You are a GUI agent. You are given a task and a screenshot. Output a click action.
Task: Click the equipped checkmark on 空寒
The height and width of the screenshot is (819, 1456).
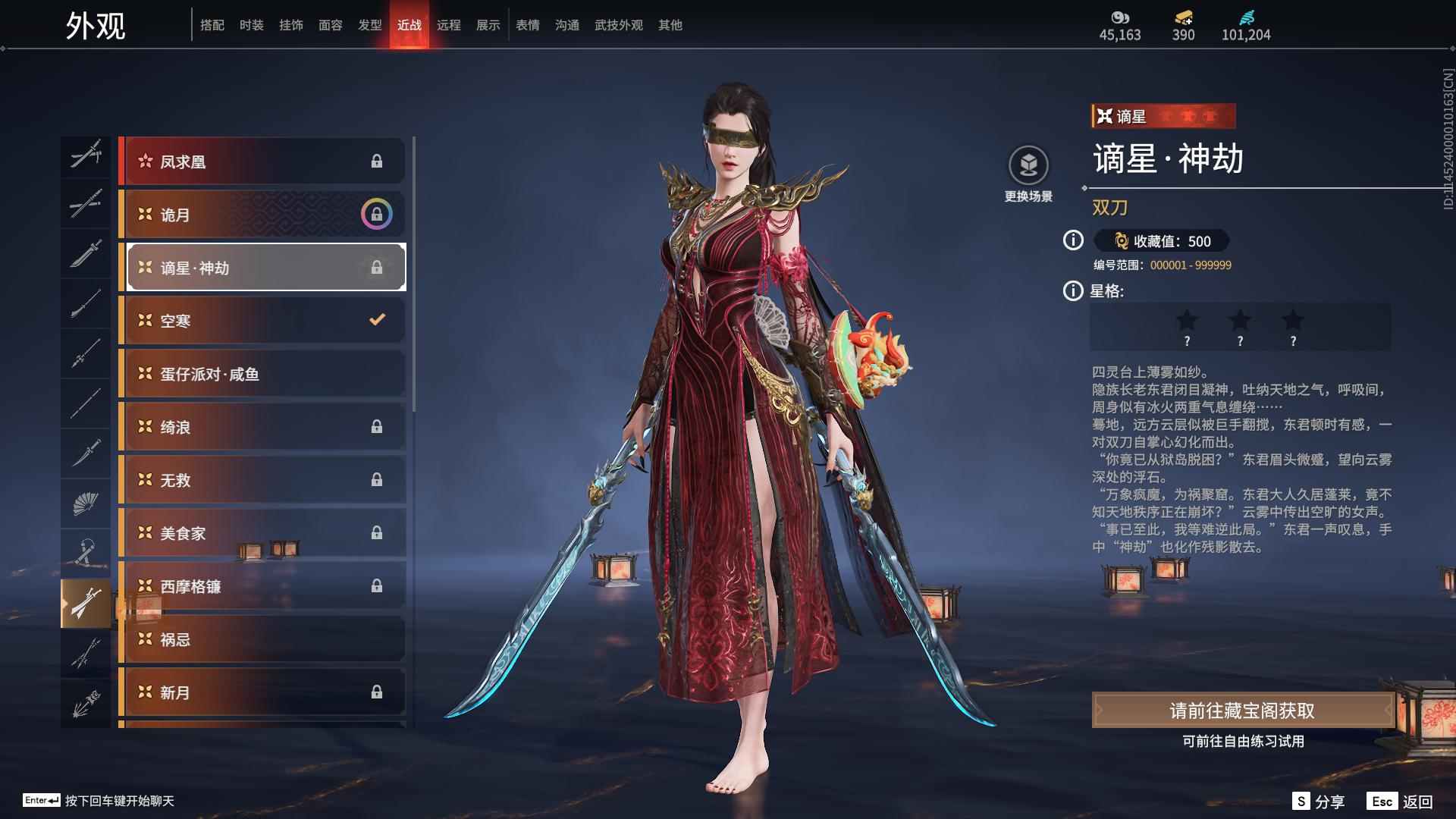[x=376, y=319]
